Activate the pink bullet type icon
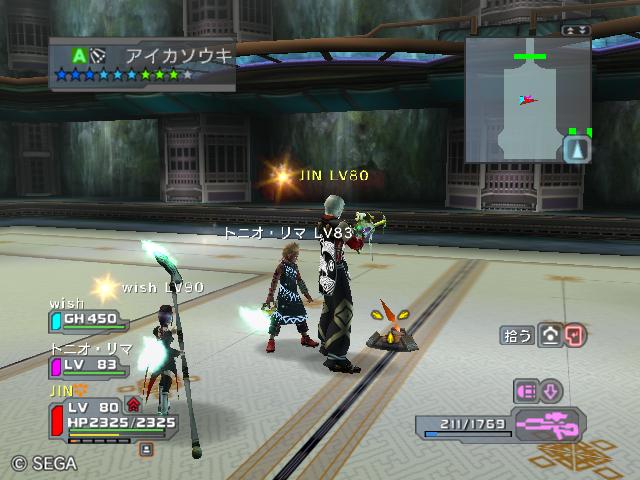This screenshot has width=640, height=480. (x=525, y=391)
